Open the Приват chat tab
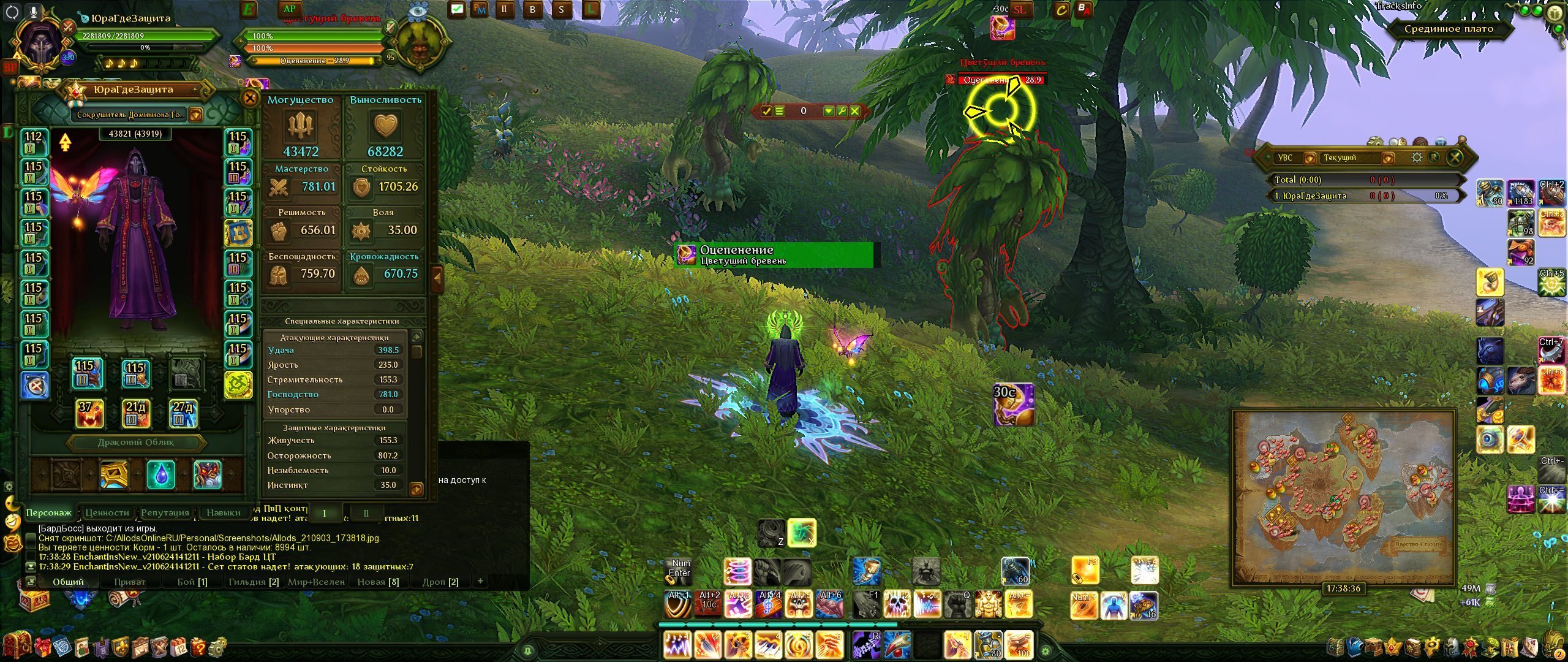 click(130, 582)
